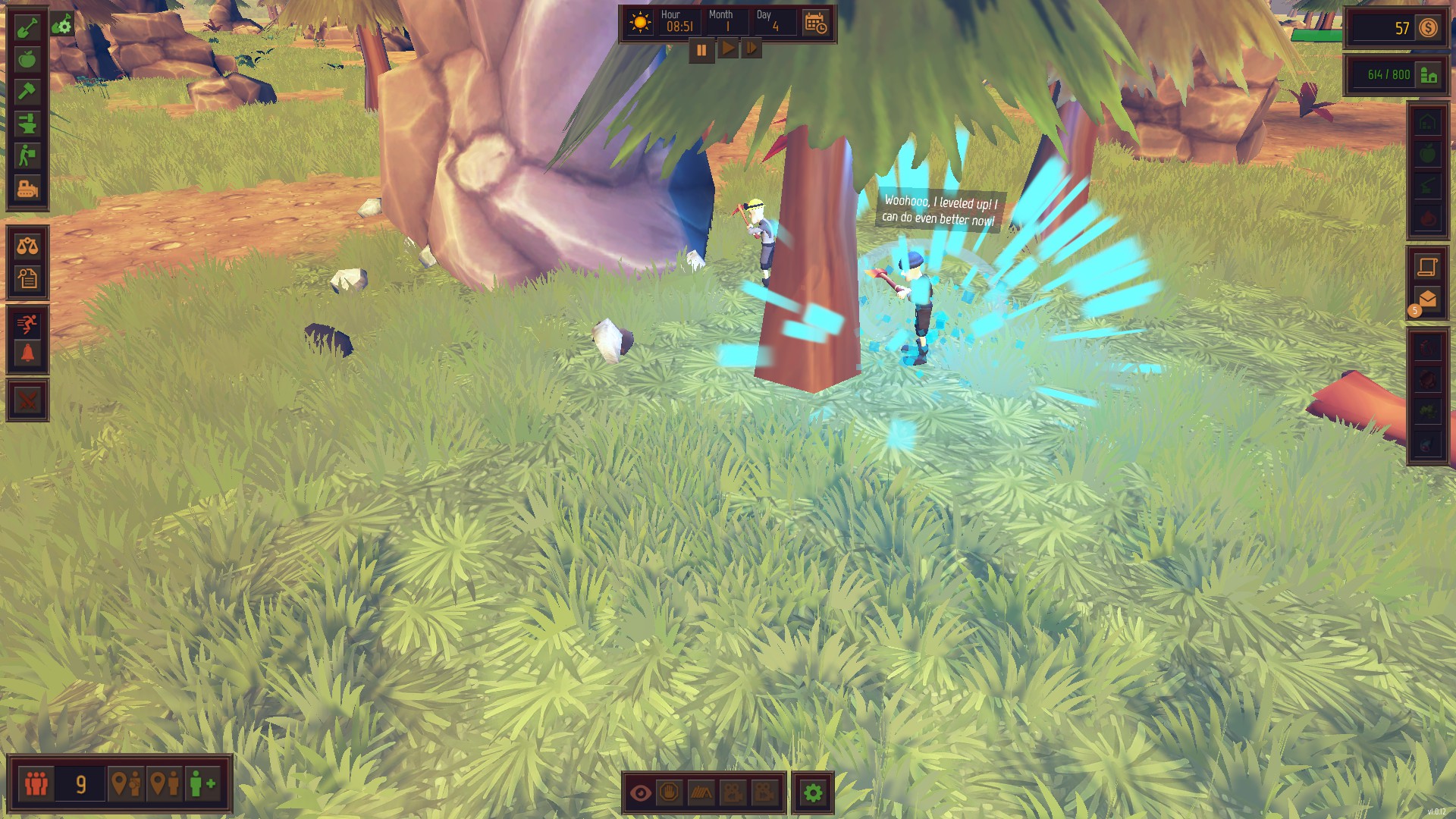
Task: Open the hammer build menu
Action: coord(27,91)
